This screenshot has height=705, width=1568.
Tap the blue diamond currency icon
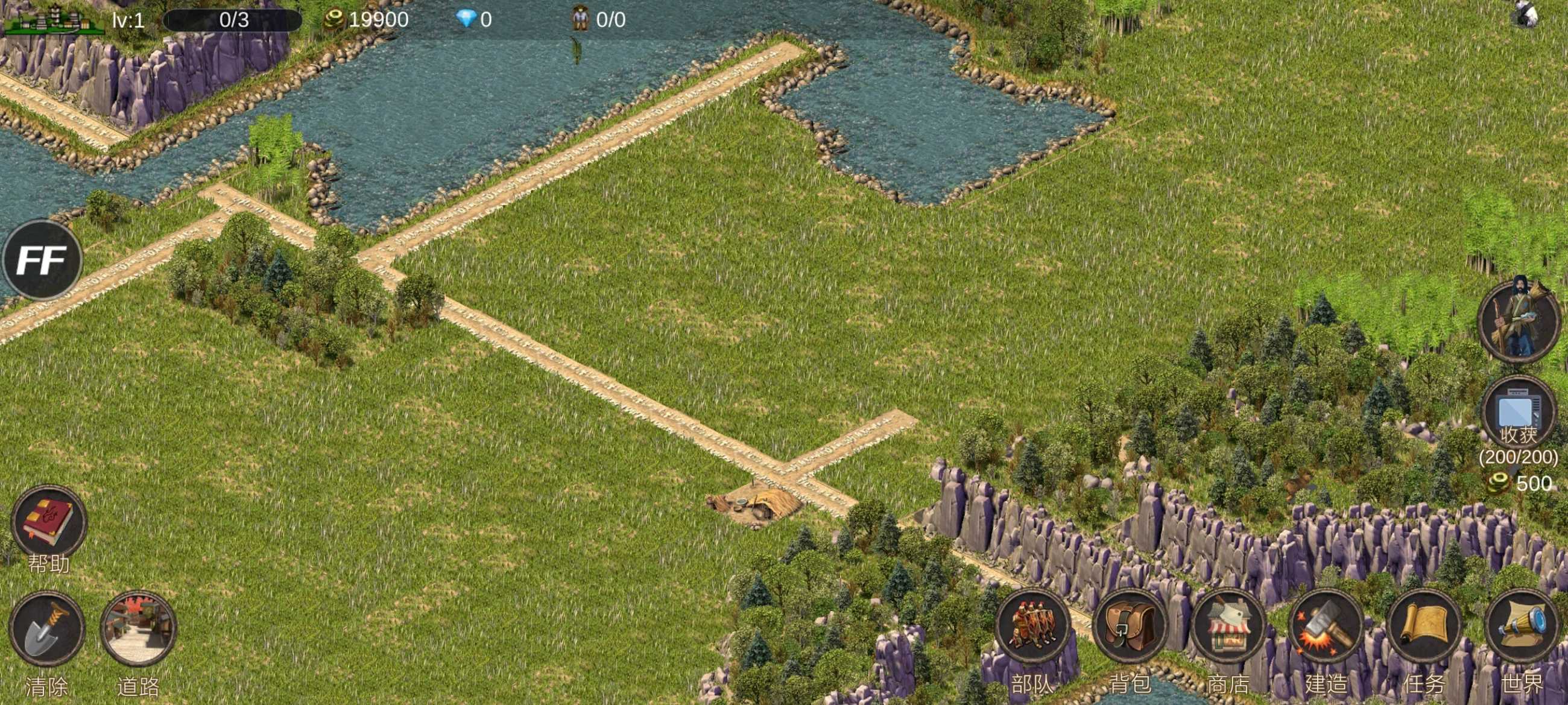[466, 19]
